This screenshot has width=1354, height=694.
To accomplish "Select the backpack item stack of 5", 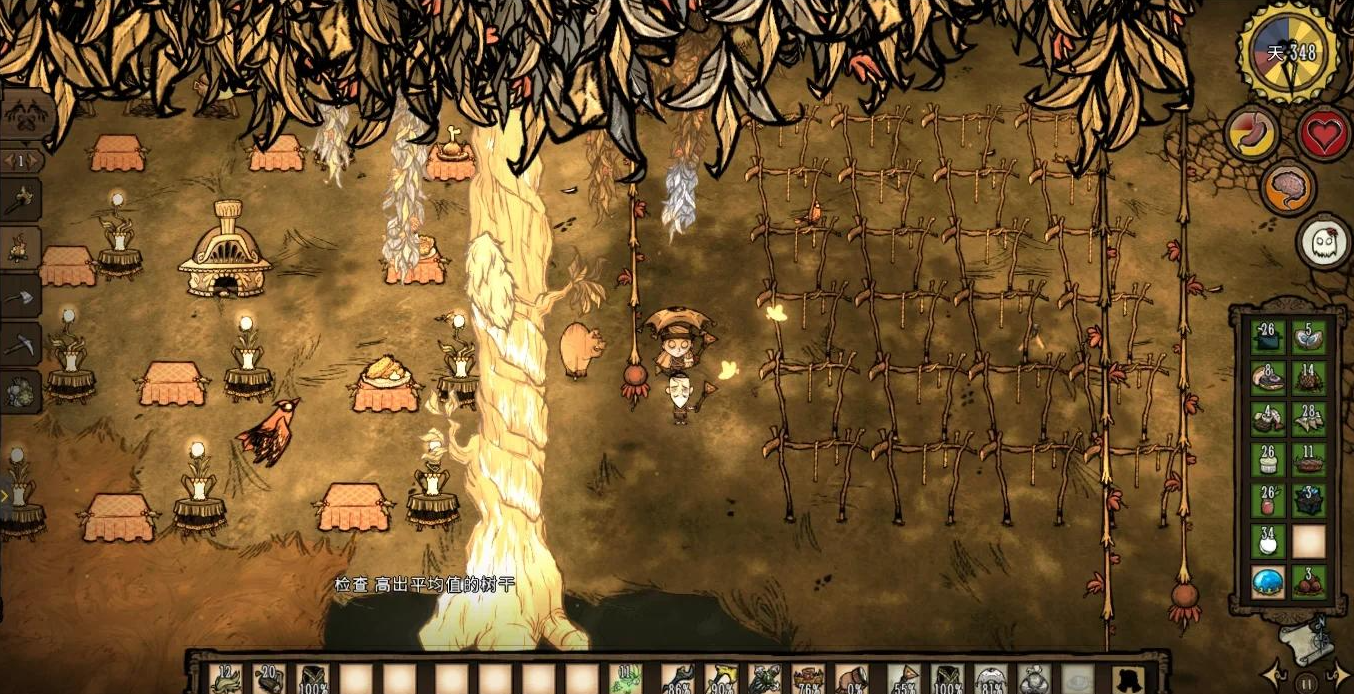I will pos(1309,337).
